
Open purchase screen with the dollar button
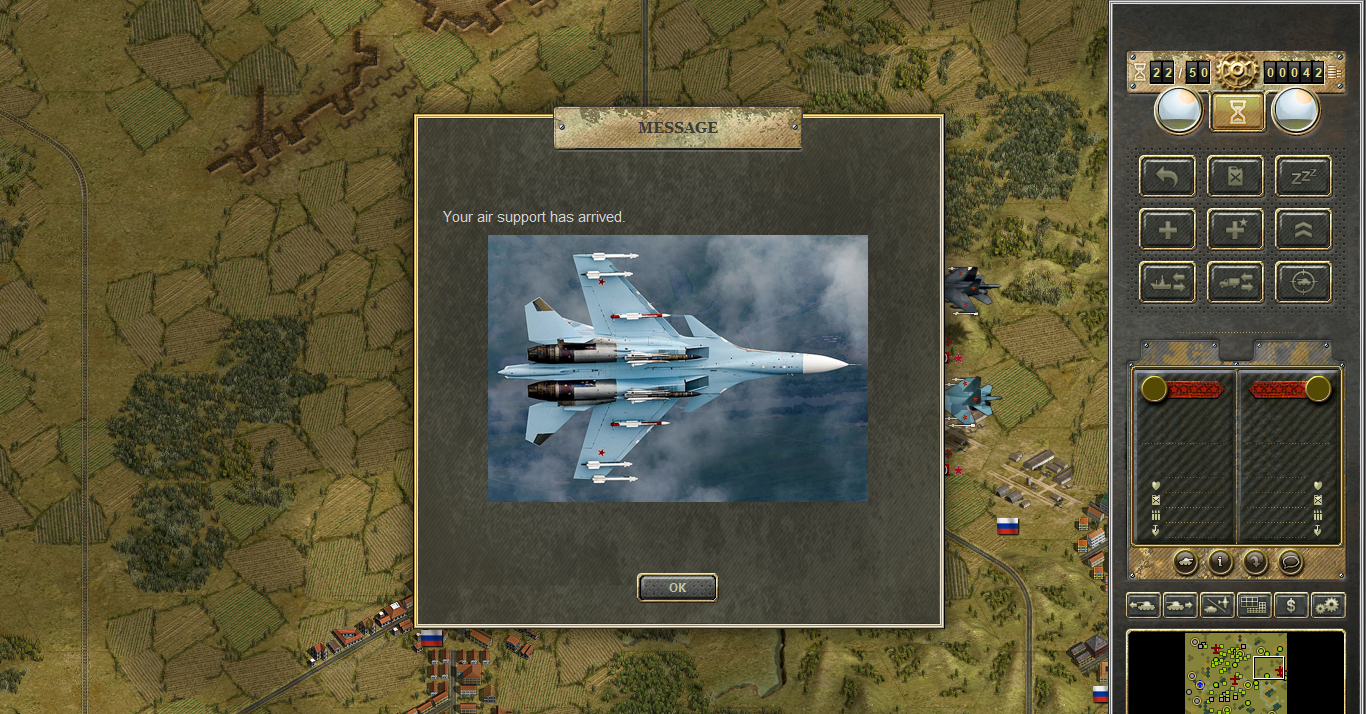1291,605
